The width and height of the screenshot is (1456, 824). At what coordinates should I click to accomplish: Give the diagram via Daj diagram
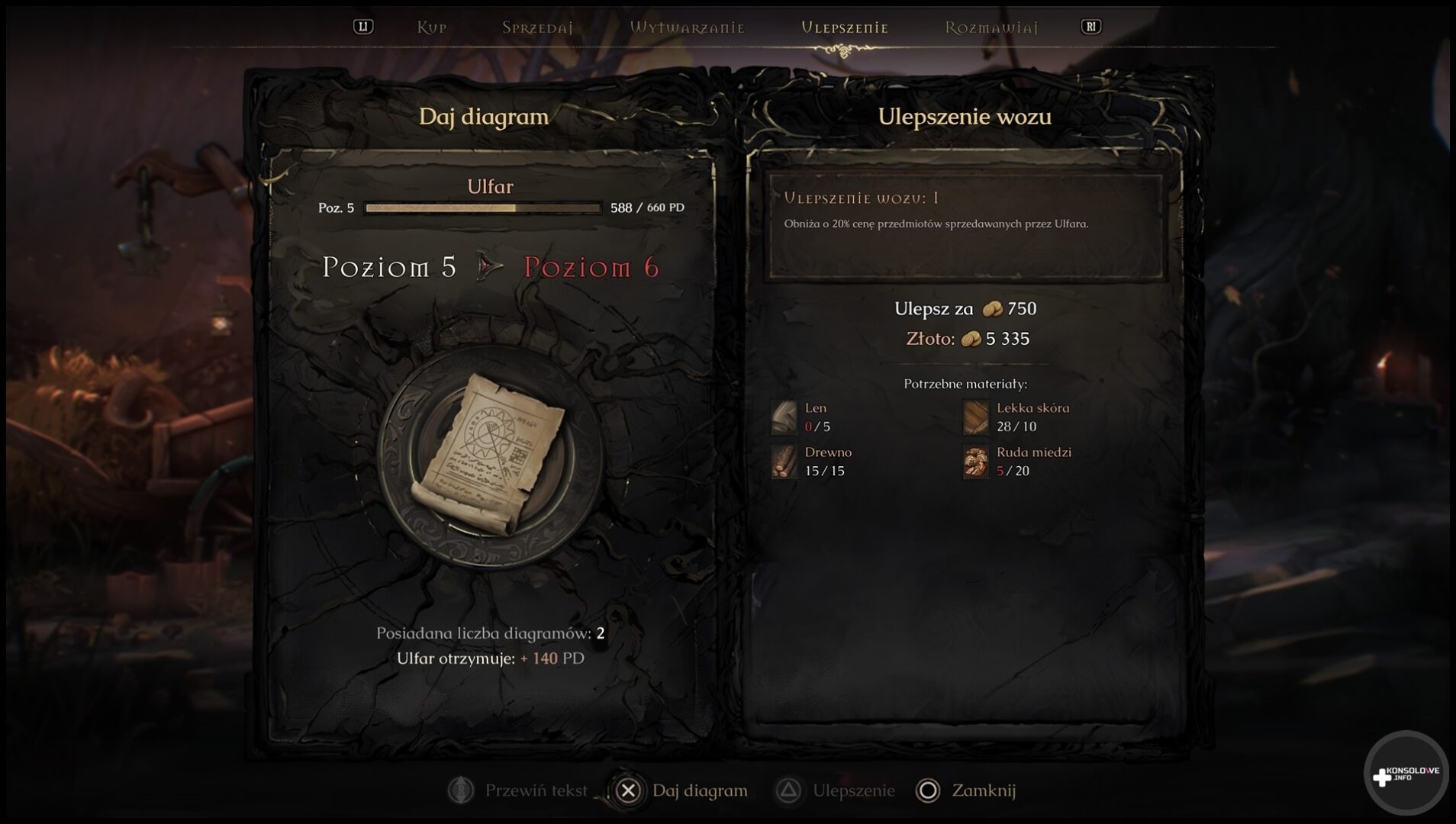[683, 790]
